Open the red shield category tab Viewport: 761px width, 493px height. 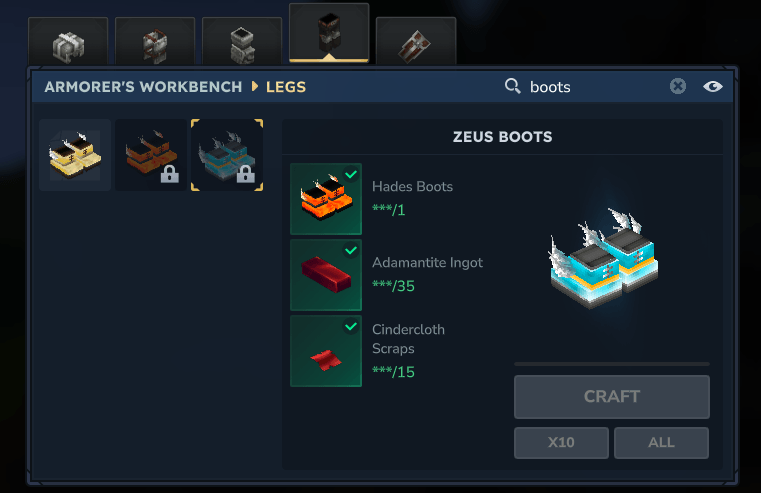coord(416,44)
